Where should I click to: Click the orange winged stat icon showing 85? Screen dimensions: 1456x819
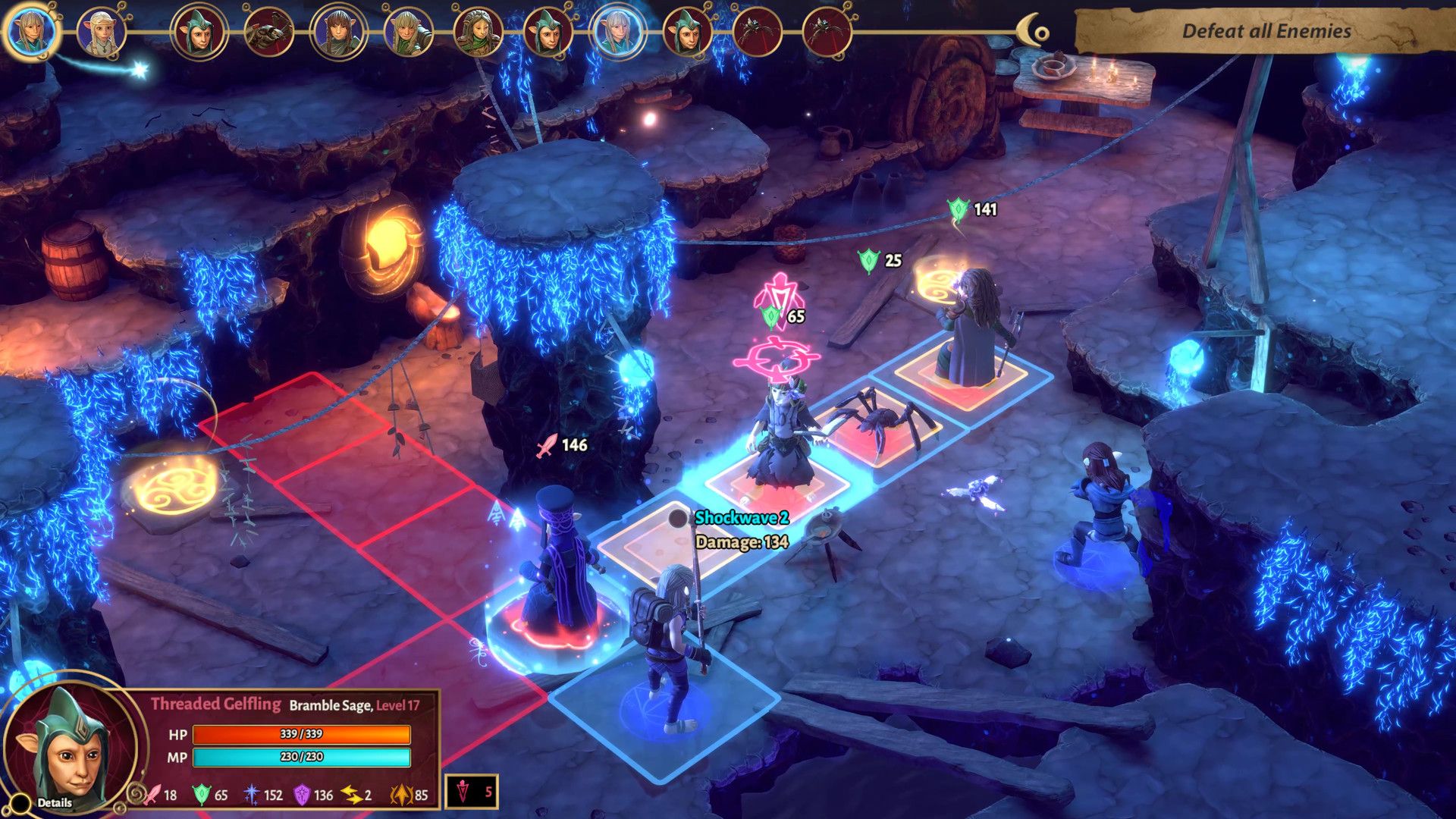click(x=400, y=796)
